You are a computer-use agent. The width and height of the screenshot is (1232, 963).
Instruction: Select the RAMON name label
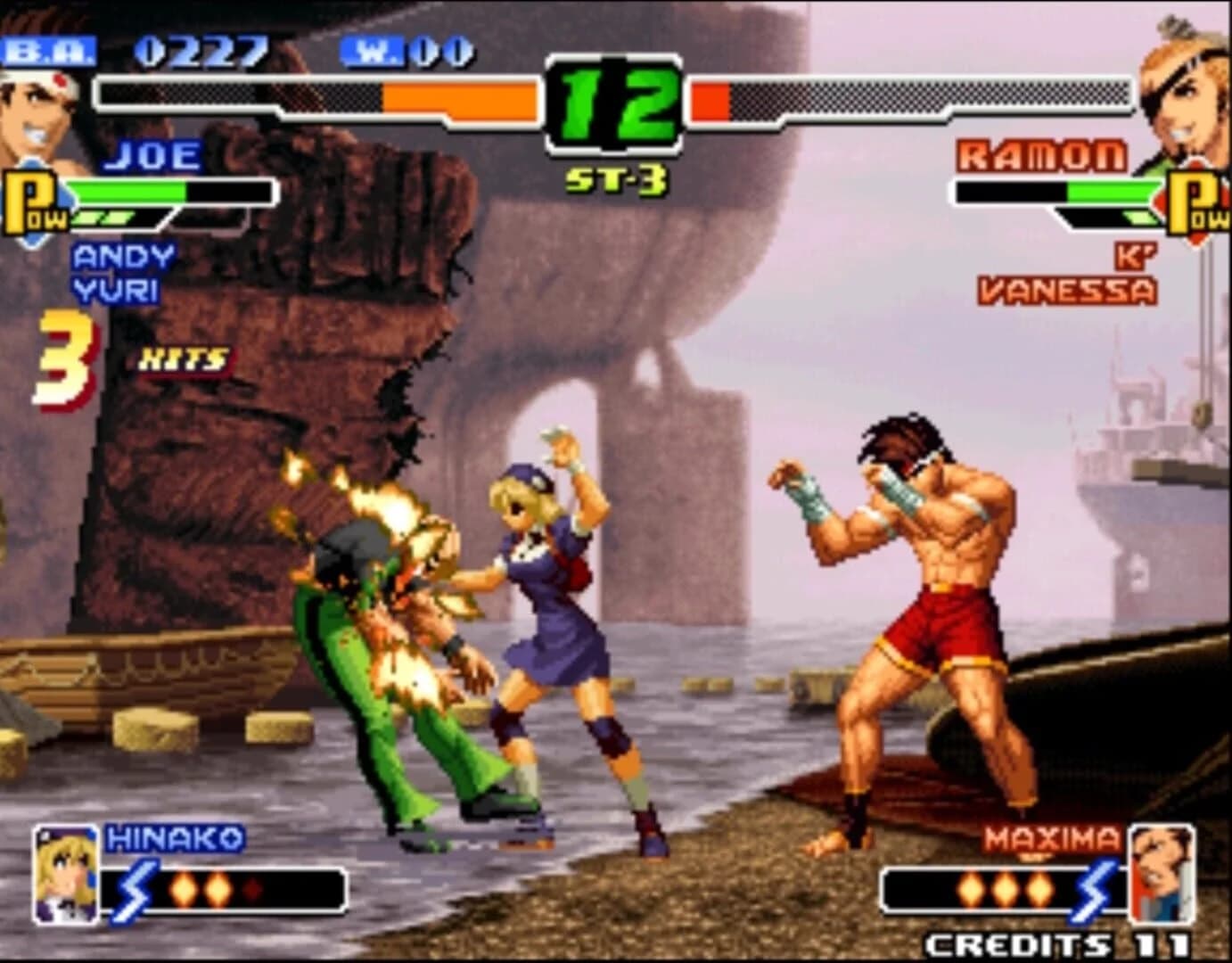[1041, 155]
